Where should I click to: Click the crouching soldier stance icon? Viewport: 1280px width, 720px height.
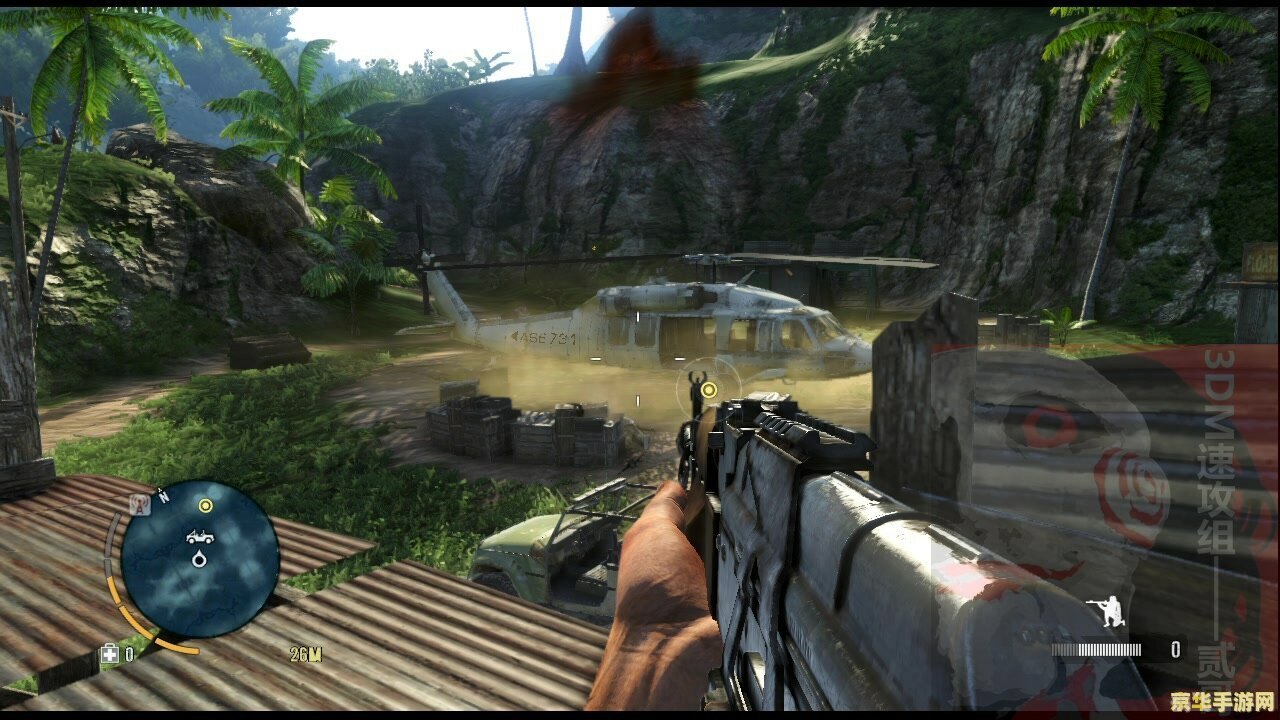click(1111, 611)
